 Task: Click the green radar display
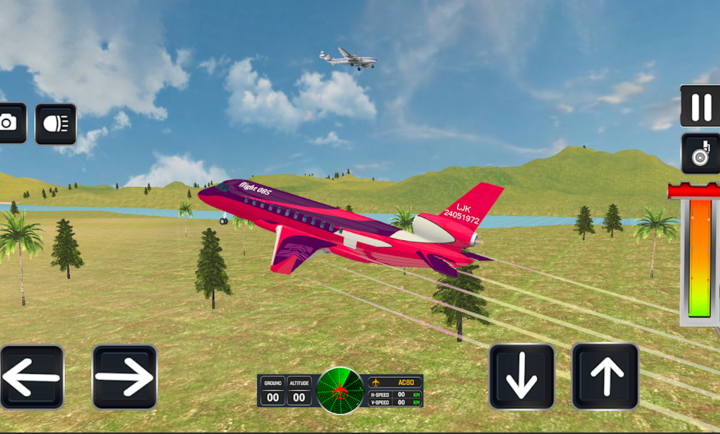(340, 390)
